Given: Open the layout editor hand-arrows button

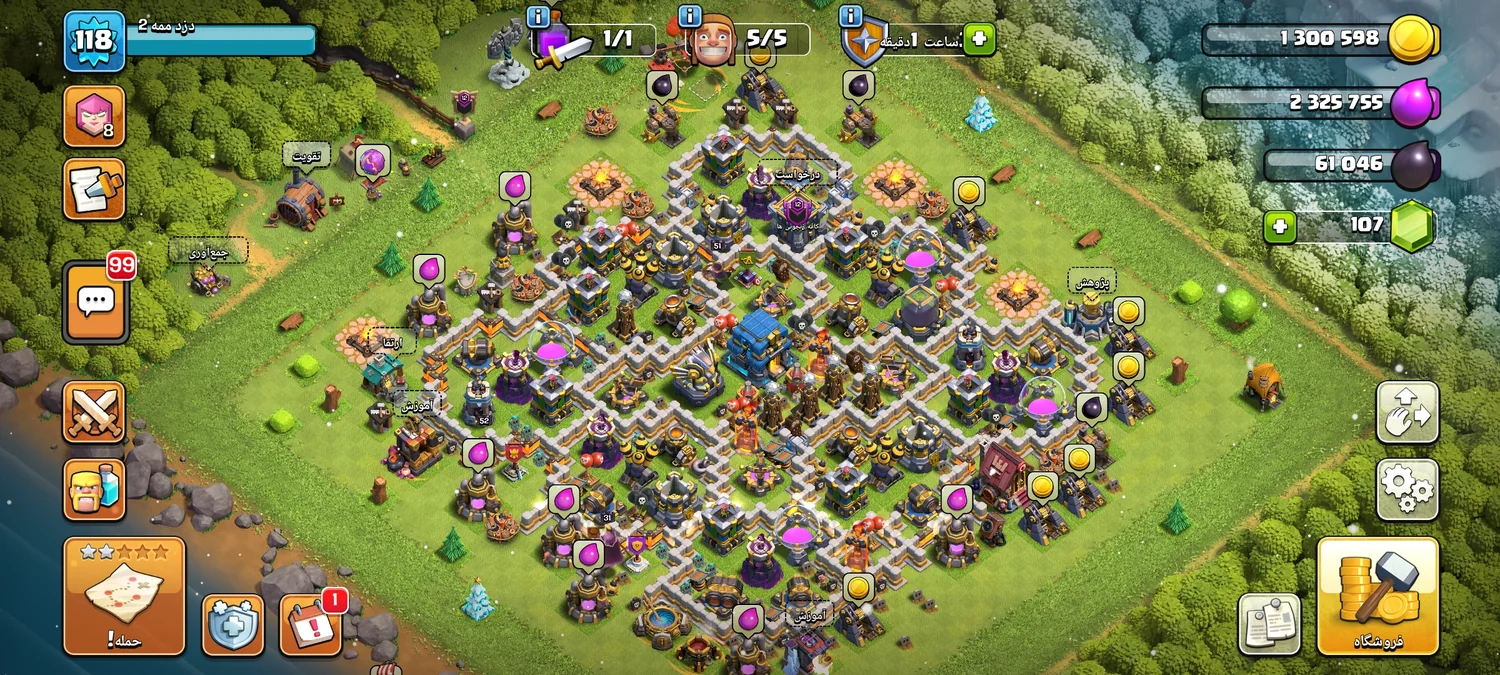Looking at the screenshot, I should pyautogui.click(x=1407, y=412).
